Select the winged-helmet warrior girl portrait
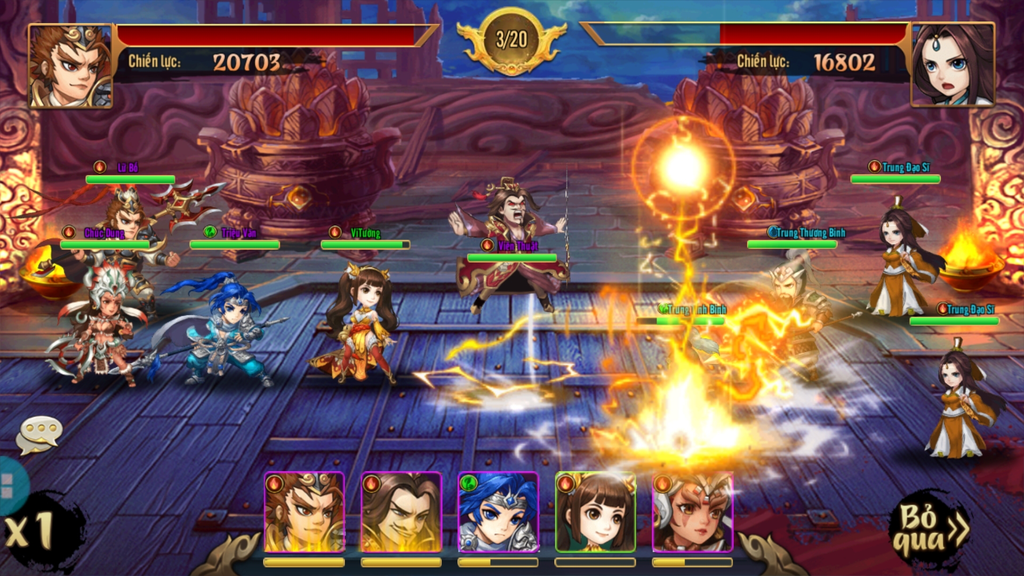The width and height of the screenshot is (1024, 576). tap(692, 512)
